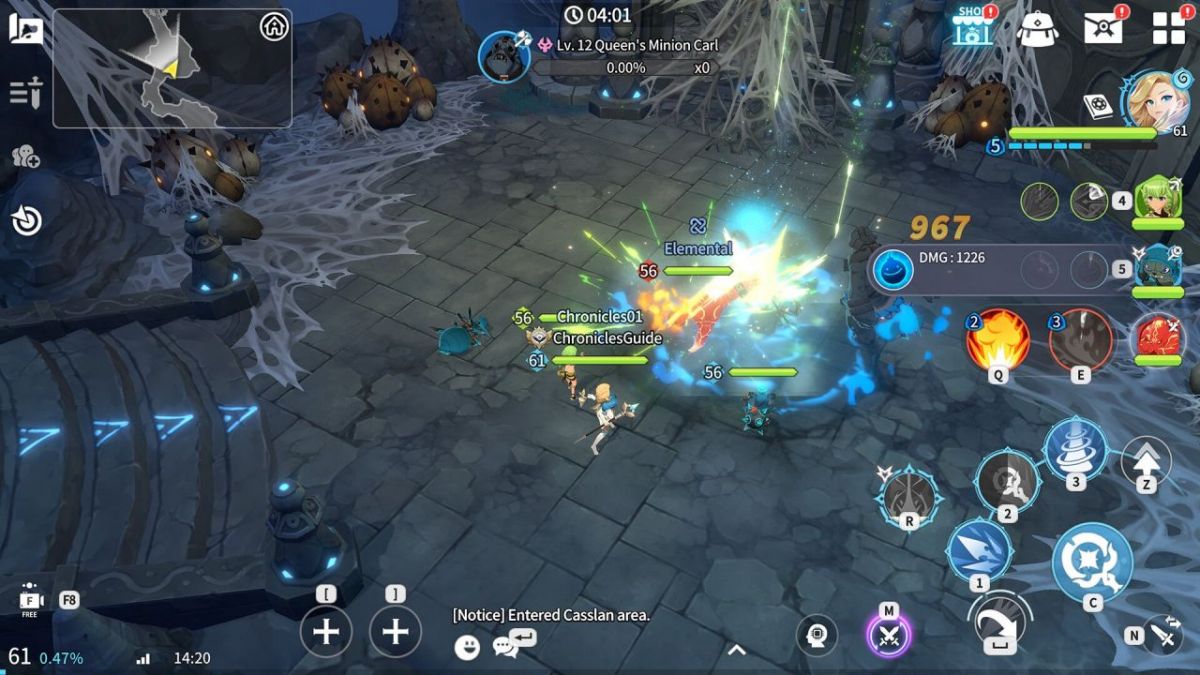
Task: Open the four-square main menu grid
Action: (1168, 28)
